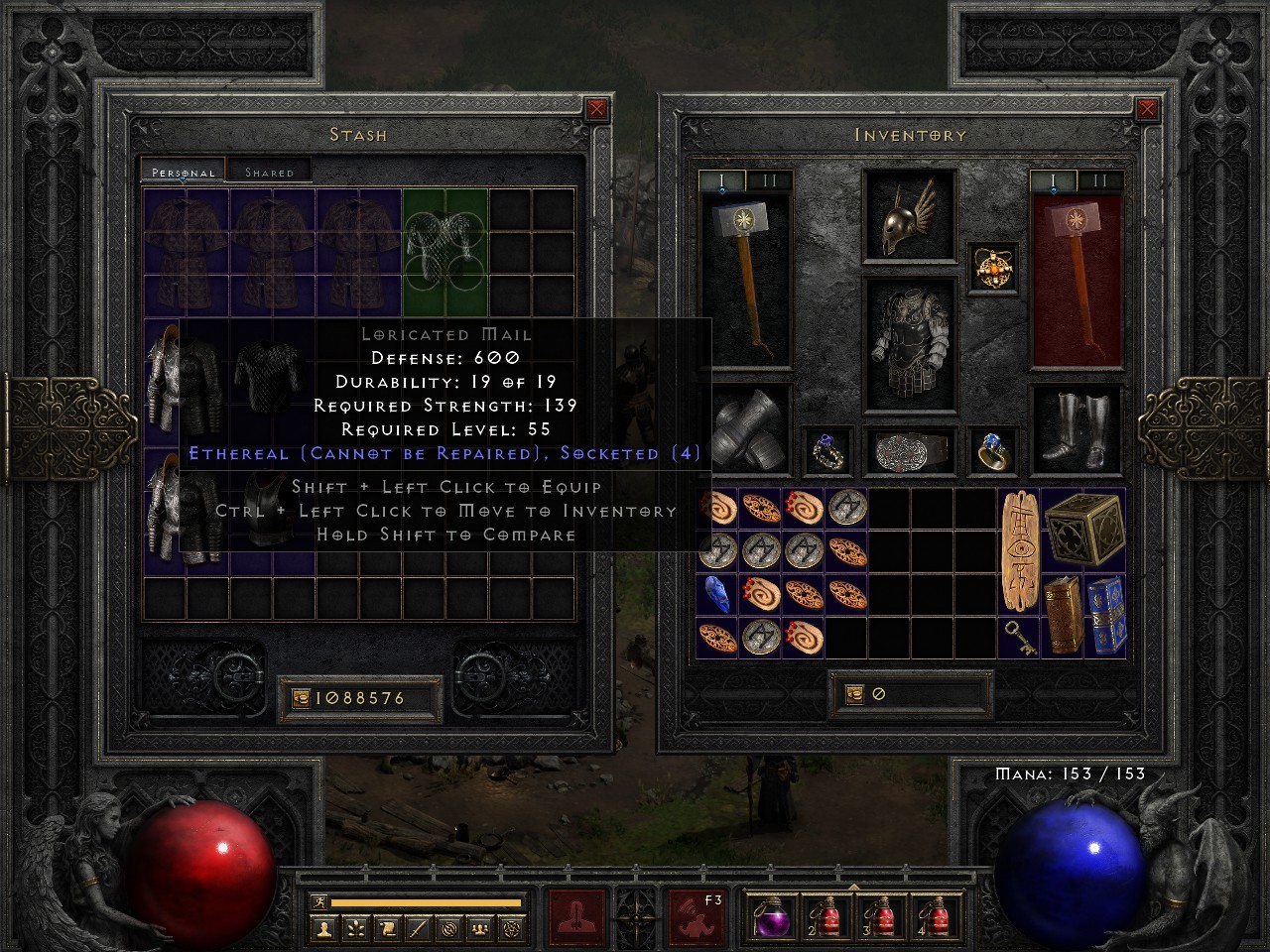The width and height of the screenshot is (1270, 952).
Task: Open the Character screen from the bottom bar
Action: pos(325,927)
